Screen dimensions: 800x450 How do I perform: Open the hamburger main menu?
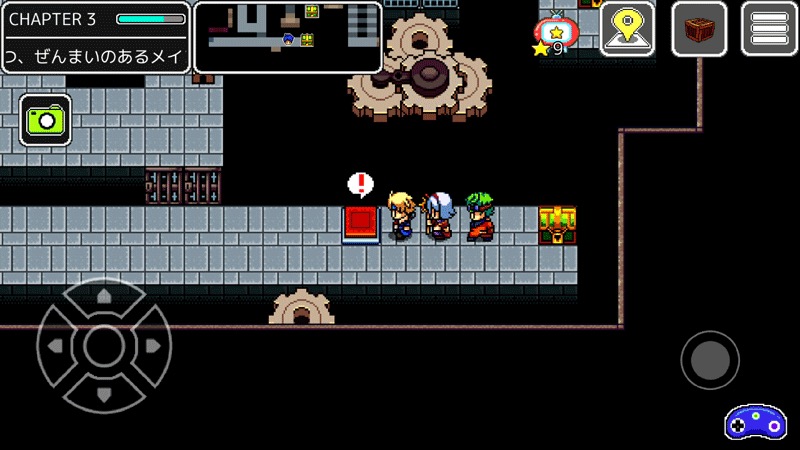pyautogui.click(x=769, y=29)
